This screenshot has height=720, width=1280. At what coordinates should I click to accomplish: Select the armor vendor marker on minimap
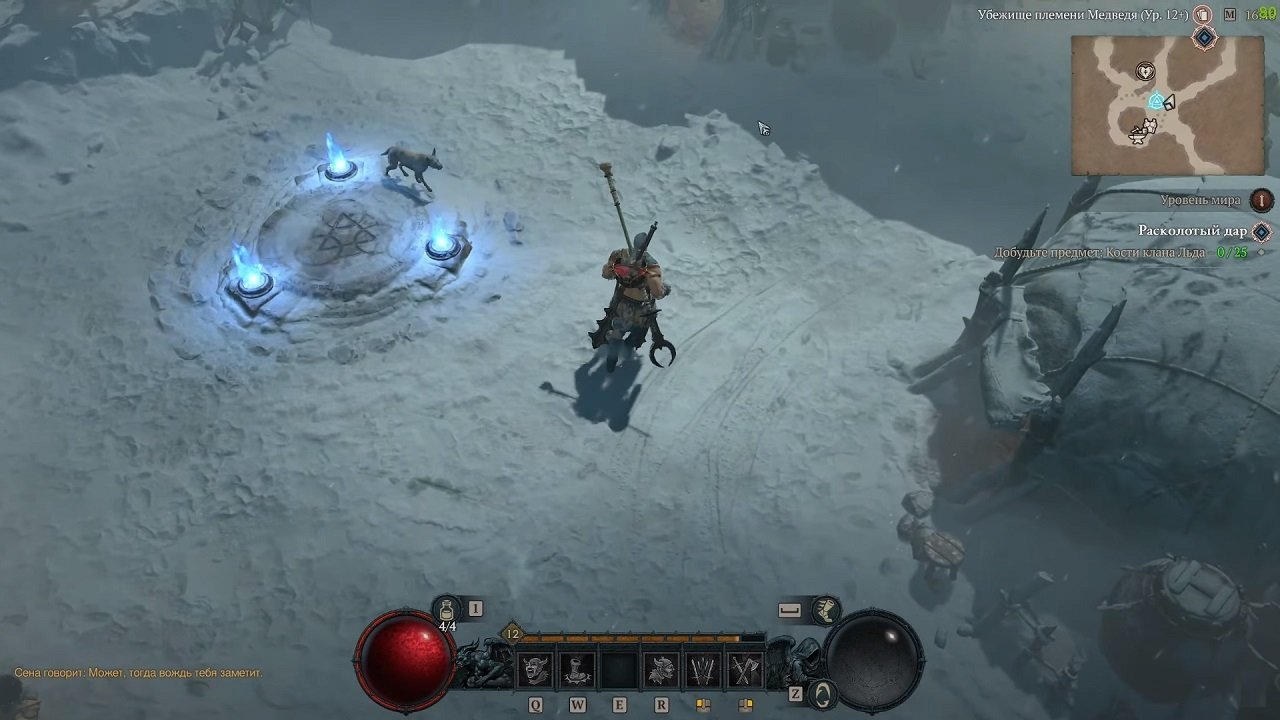(x=1149, y=126)
